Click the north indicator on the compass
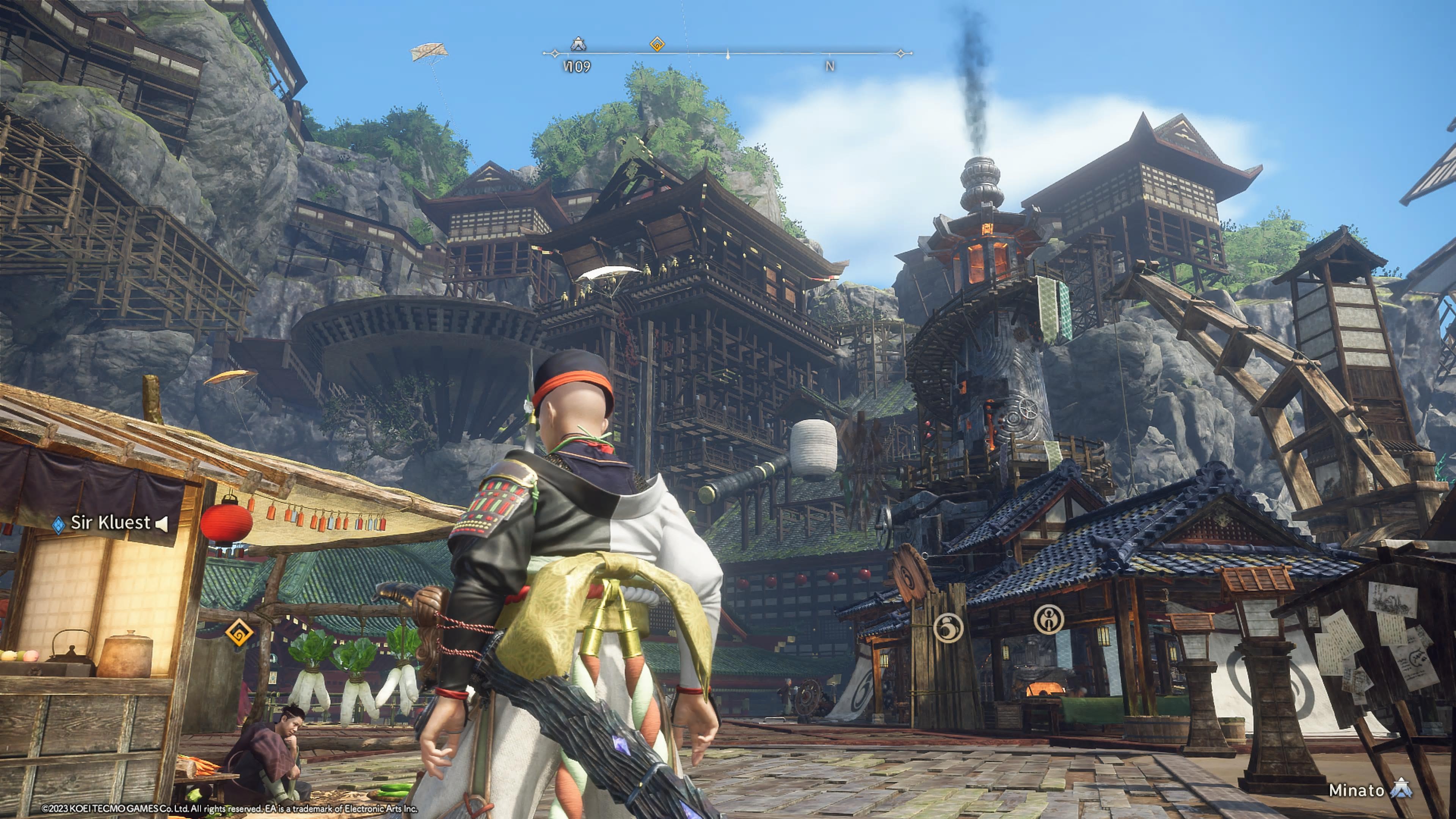 (830, 66)
